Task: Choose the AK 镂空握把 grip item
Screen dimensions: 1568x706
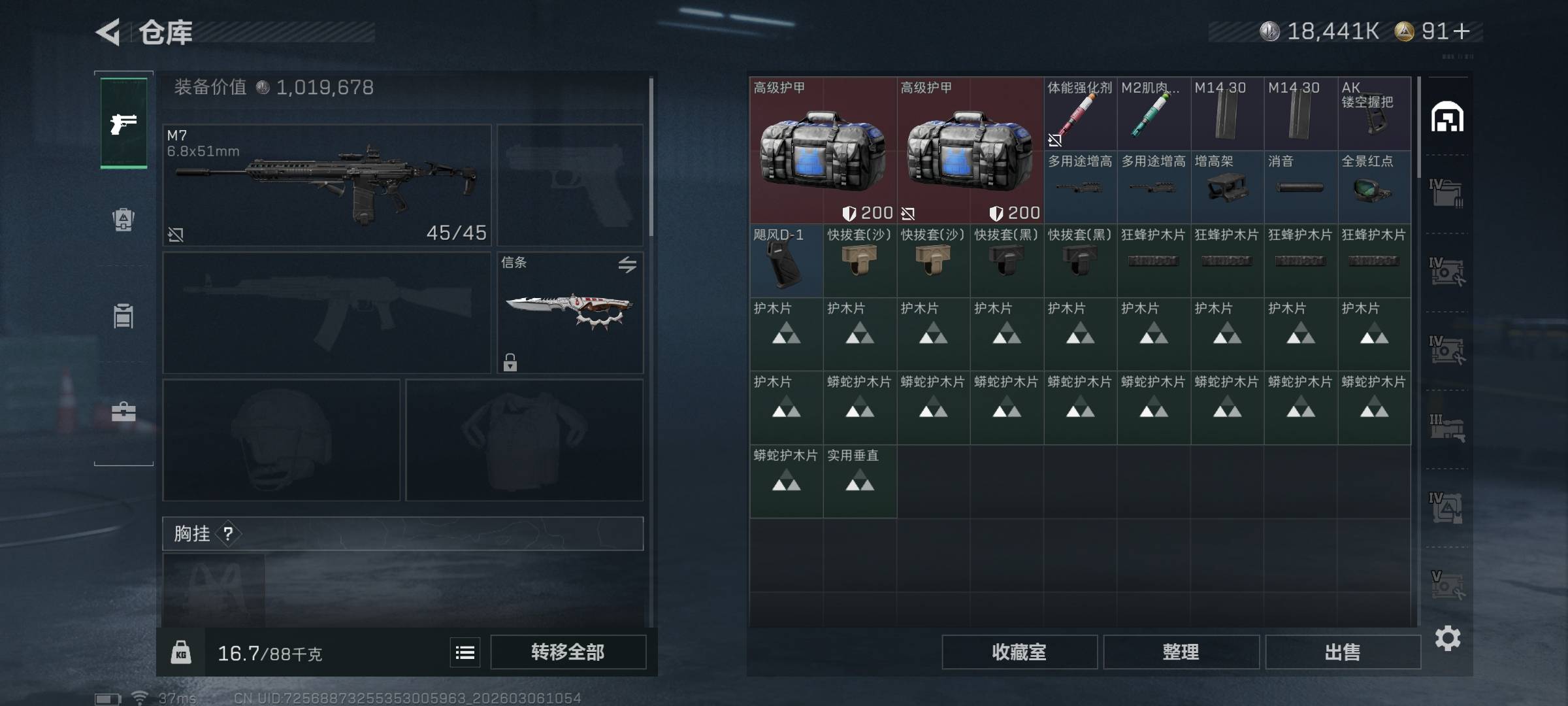Action: tap(1374, 114)
